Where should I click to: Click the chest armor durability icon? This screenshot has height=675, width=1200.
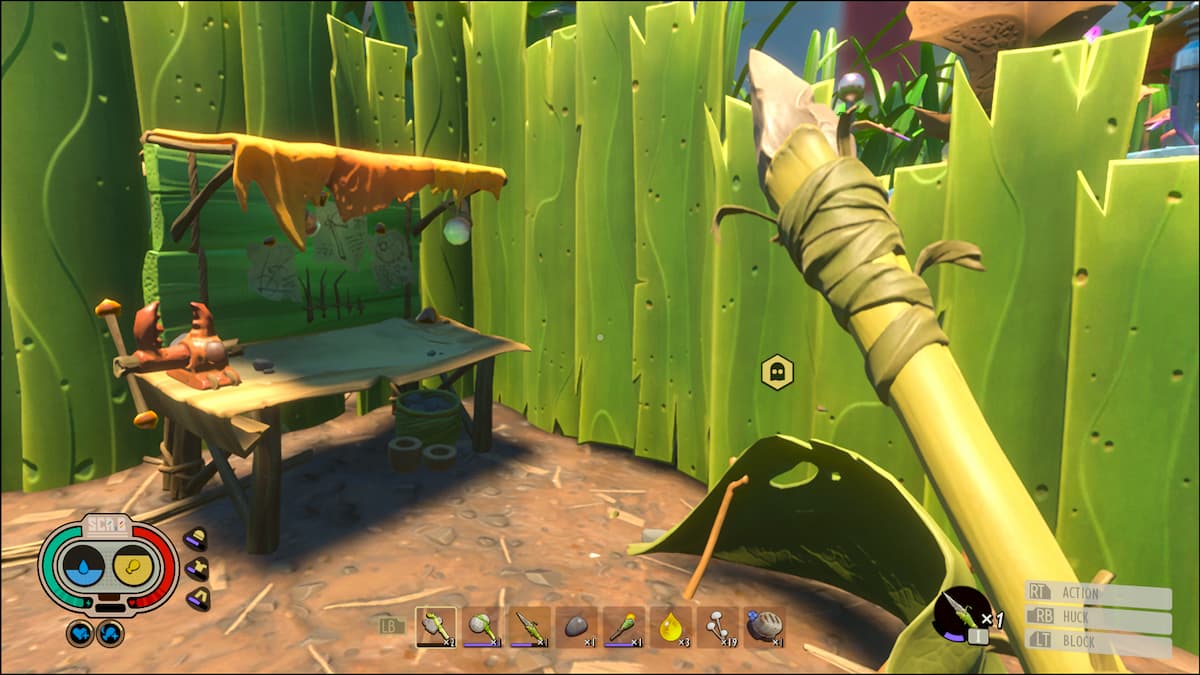pos(196,569)
